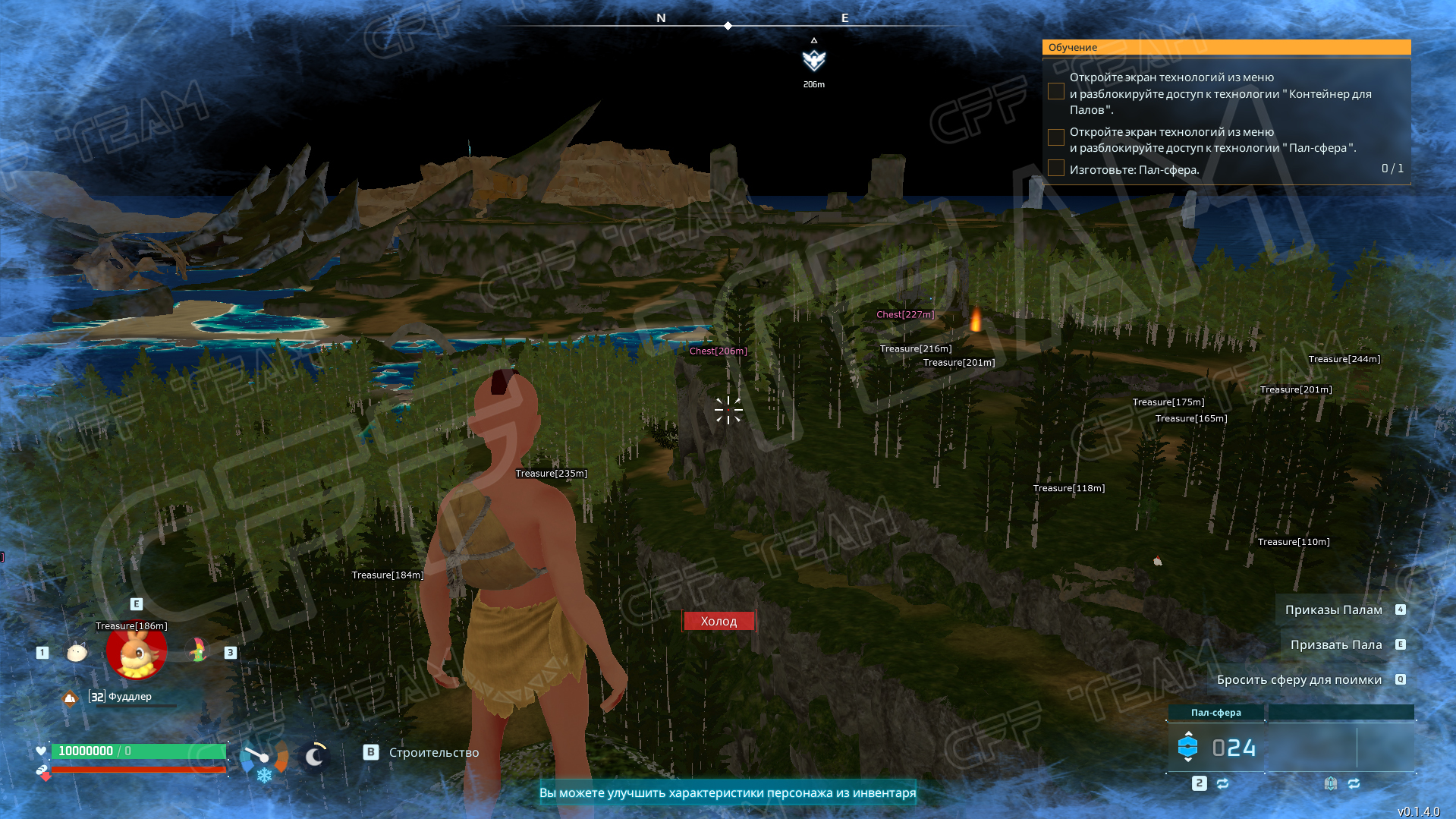This screenshot has height=819, width=1456.
Task: Open the Строительство build menu
Action: [433, 752]
